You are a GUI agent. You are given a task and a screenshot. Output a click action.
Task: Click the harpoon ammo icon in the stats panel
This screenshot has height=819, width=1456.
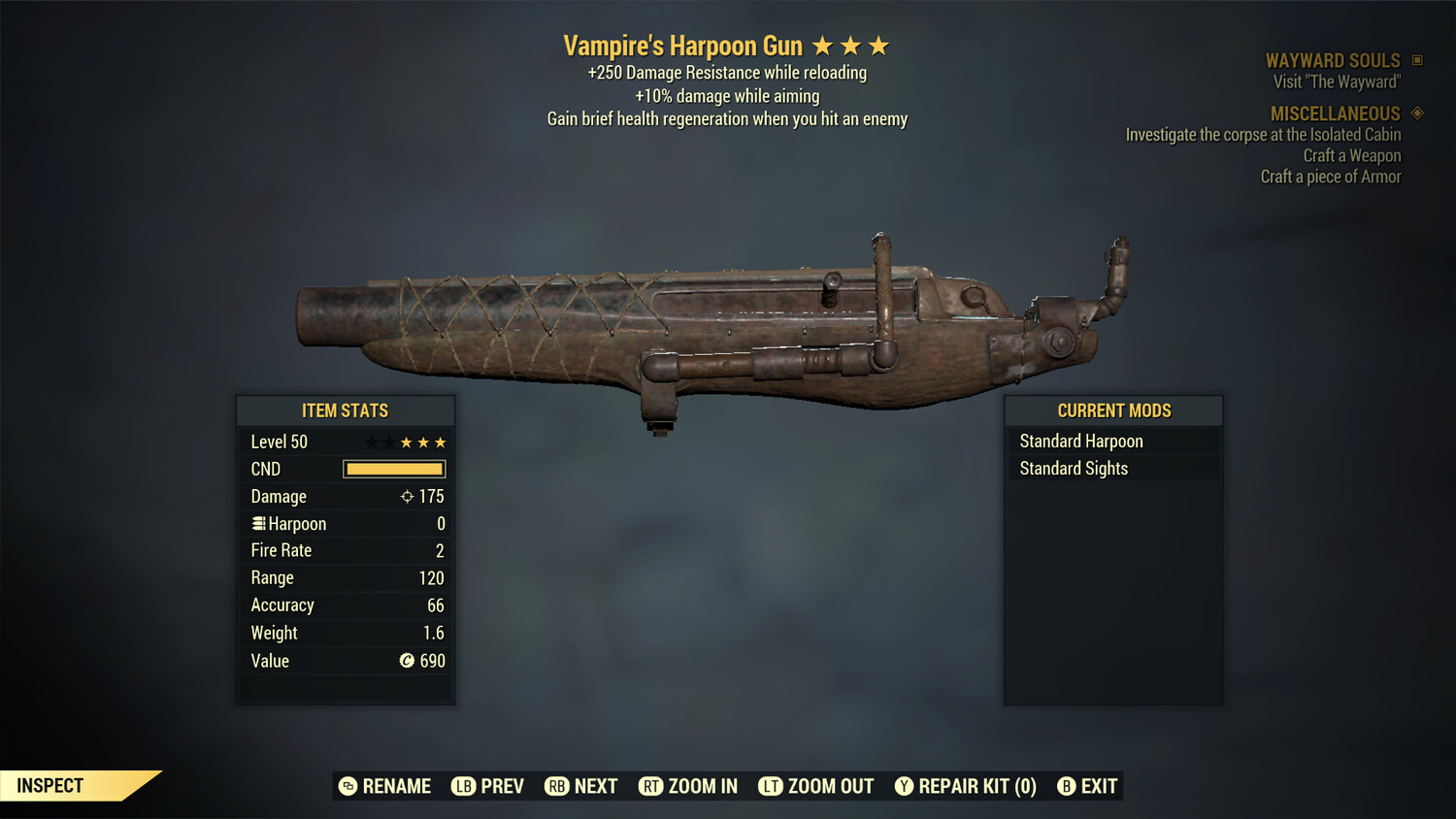257,523
